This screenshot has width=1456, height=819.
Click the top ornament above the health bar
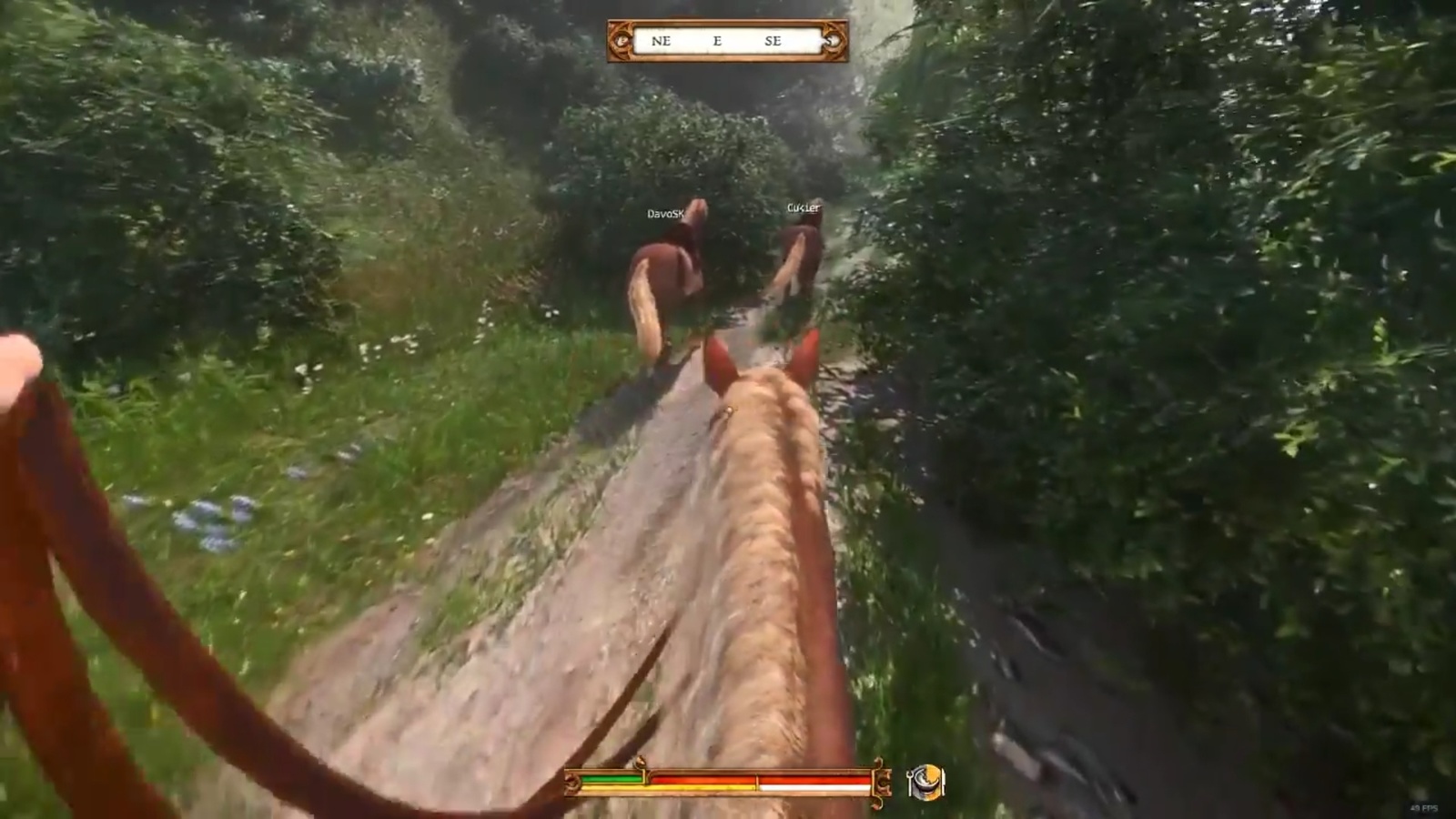[640, 760]
